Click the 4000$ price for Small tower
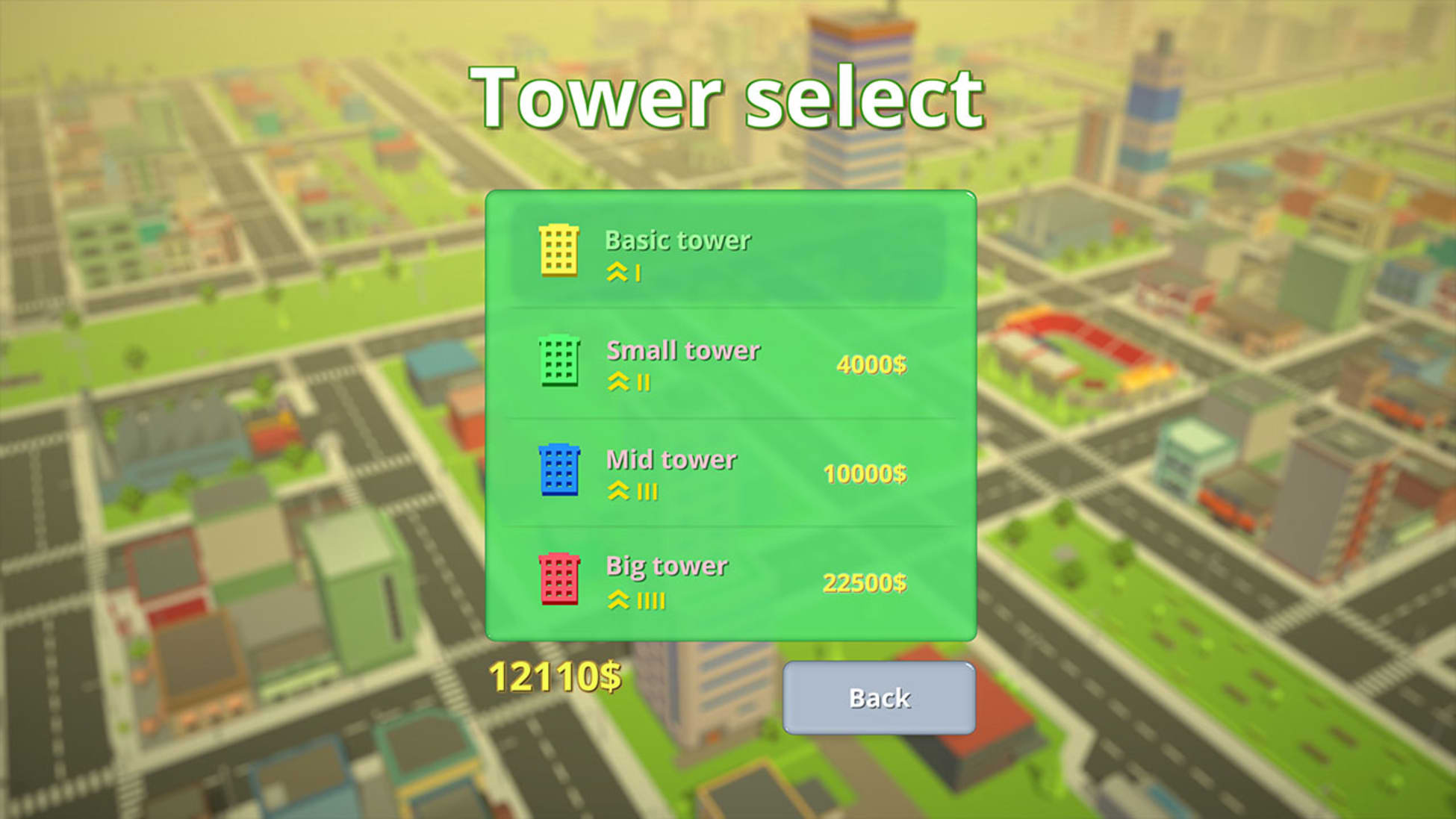 (871, 364)
